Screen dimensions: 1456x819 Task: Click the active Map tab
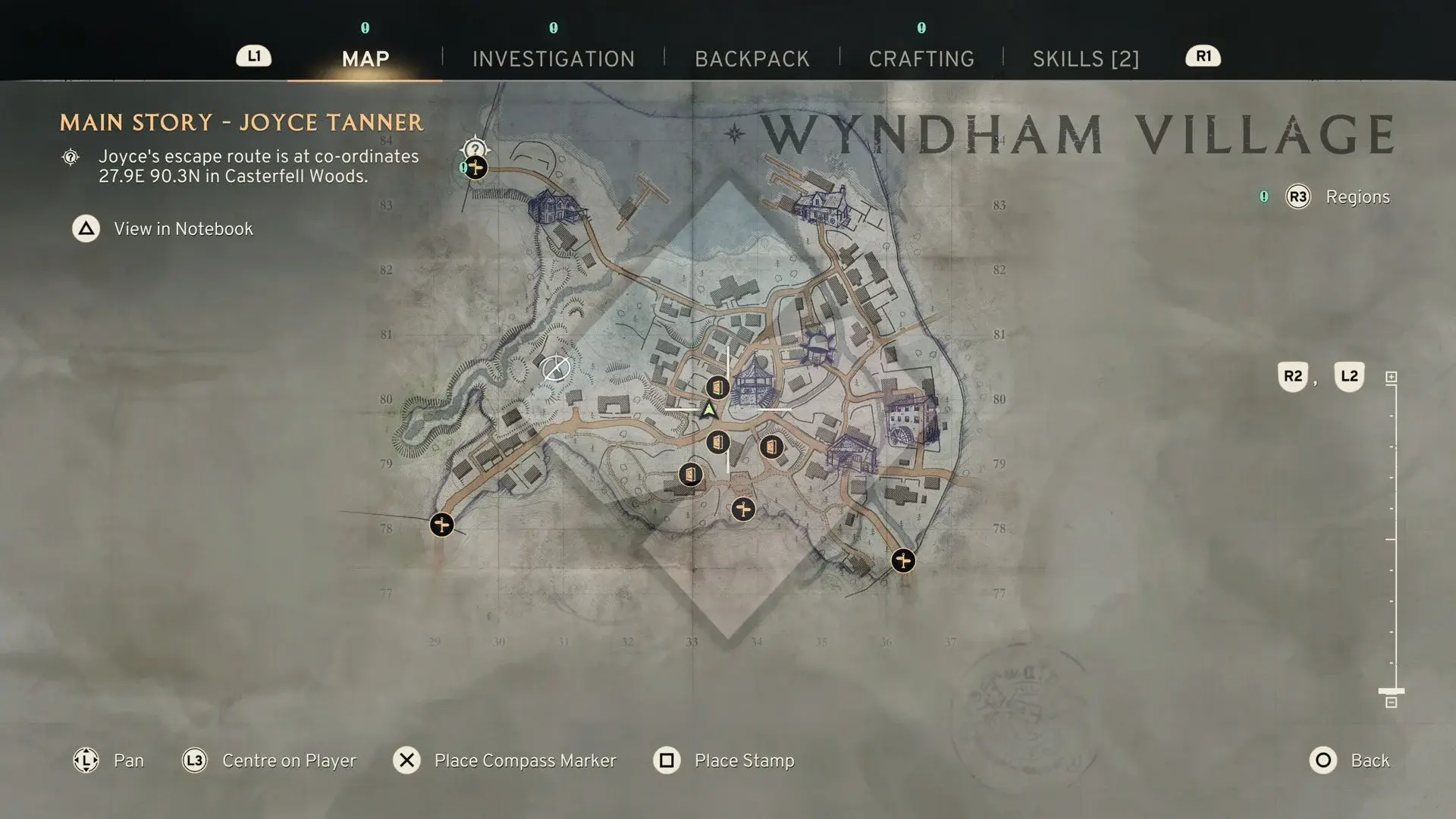click(365, 58)
